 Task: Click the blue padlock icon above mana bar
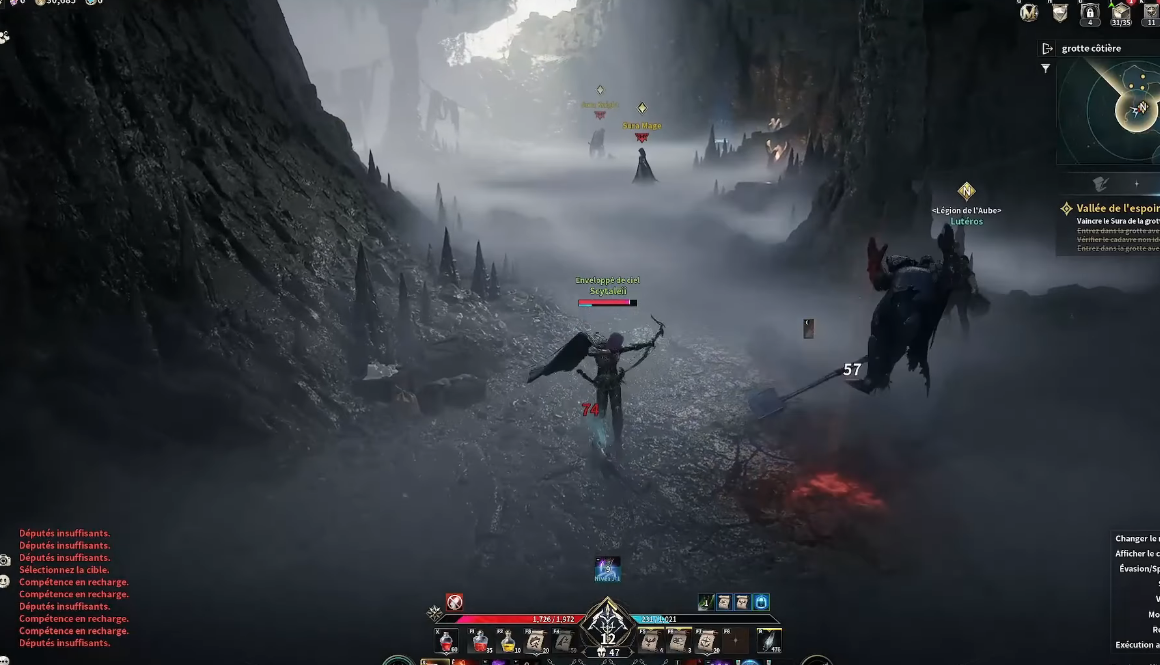[761, 602]
